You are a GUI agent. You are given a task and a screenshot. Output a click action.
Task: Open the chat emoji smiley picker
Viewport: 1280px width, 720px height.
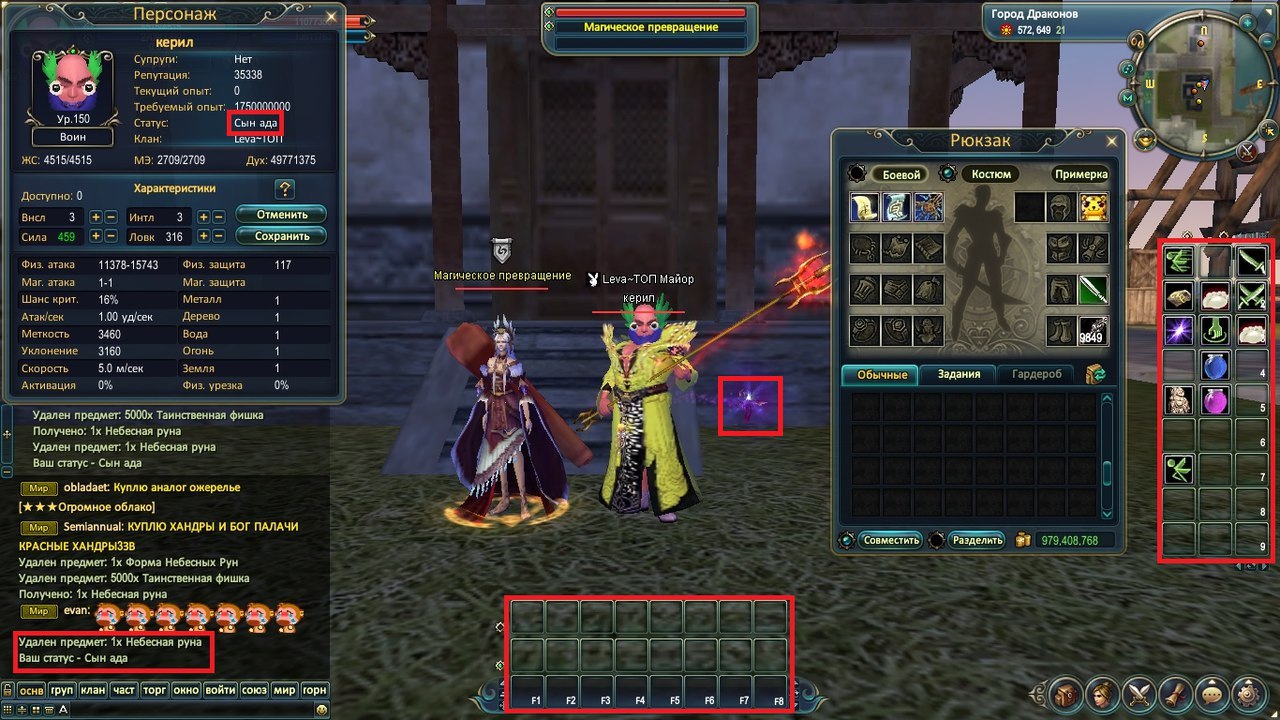point(321,709)
